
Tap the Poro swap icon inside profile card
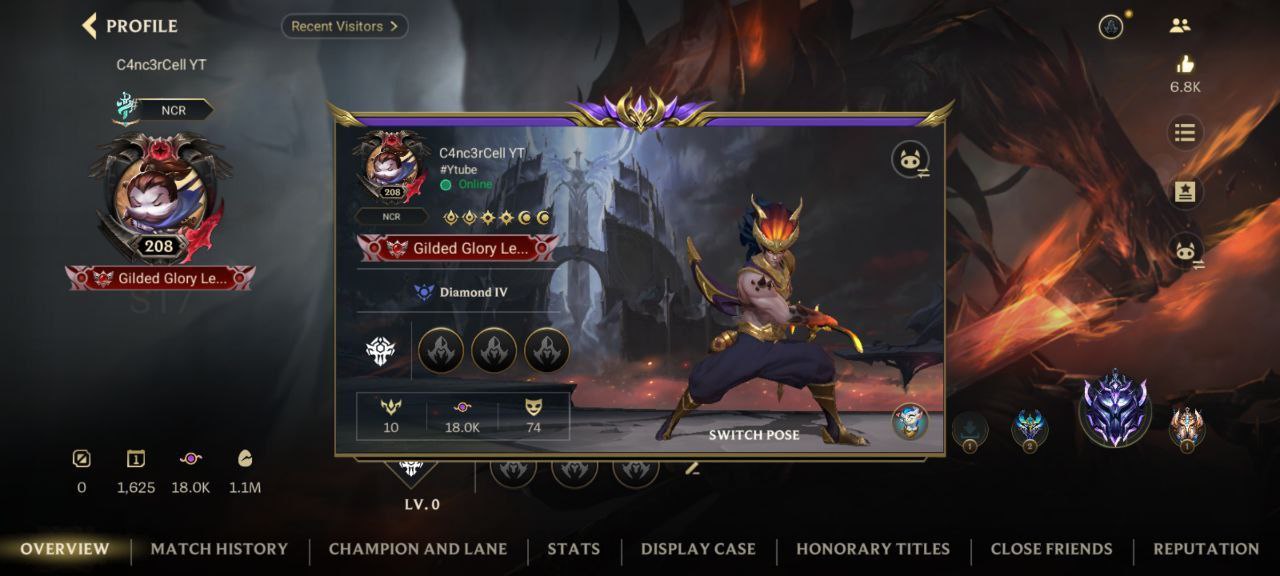point(911,160)
